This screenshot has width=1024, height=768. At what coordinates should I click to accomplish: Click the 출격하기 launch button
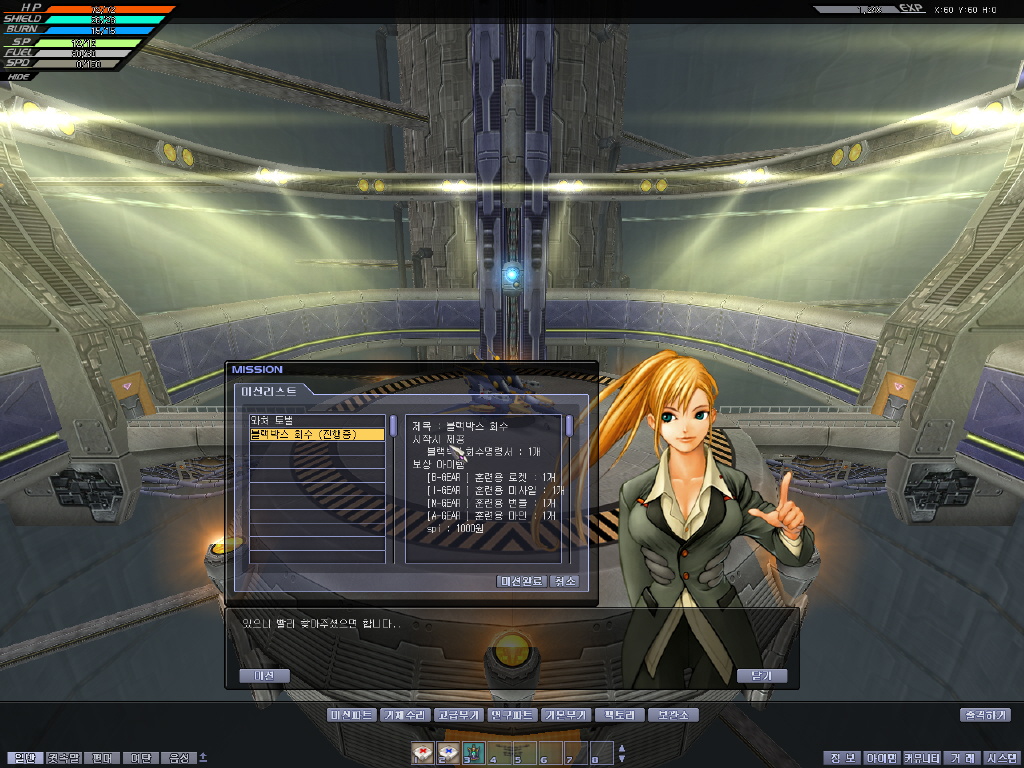pyautogui.click(x=985, y=715)
